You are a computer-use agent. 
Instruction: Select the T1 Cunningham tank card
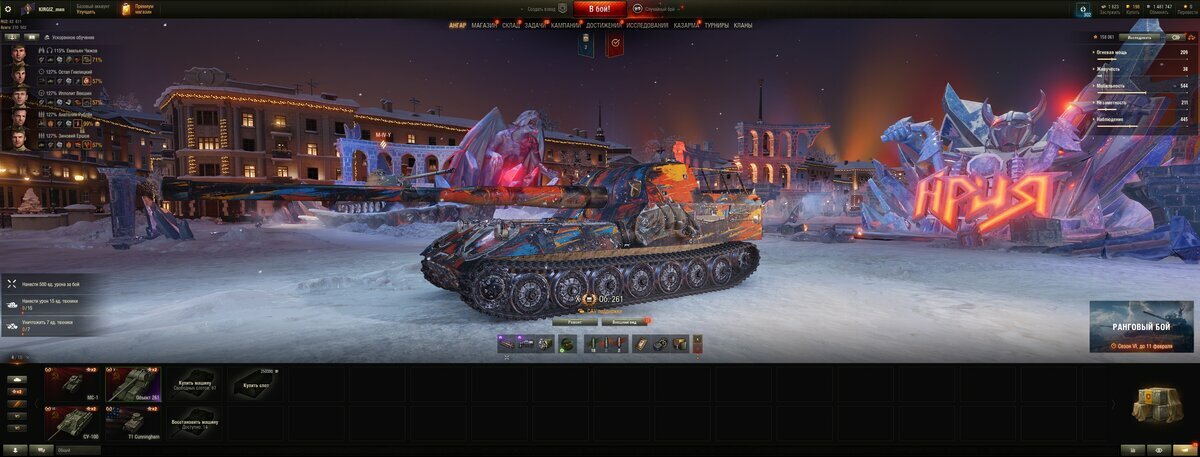pos(133,423)
